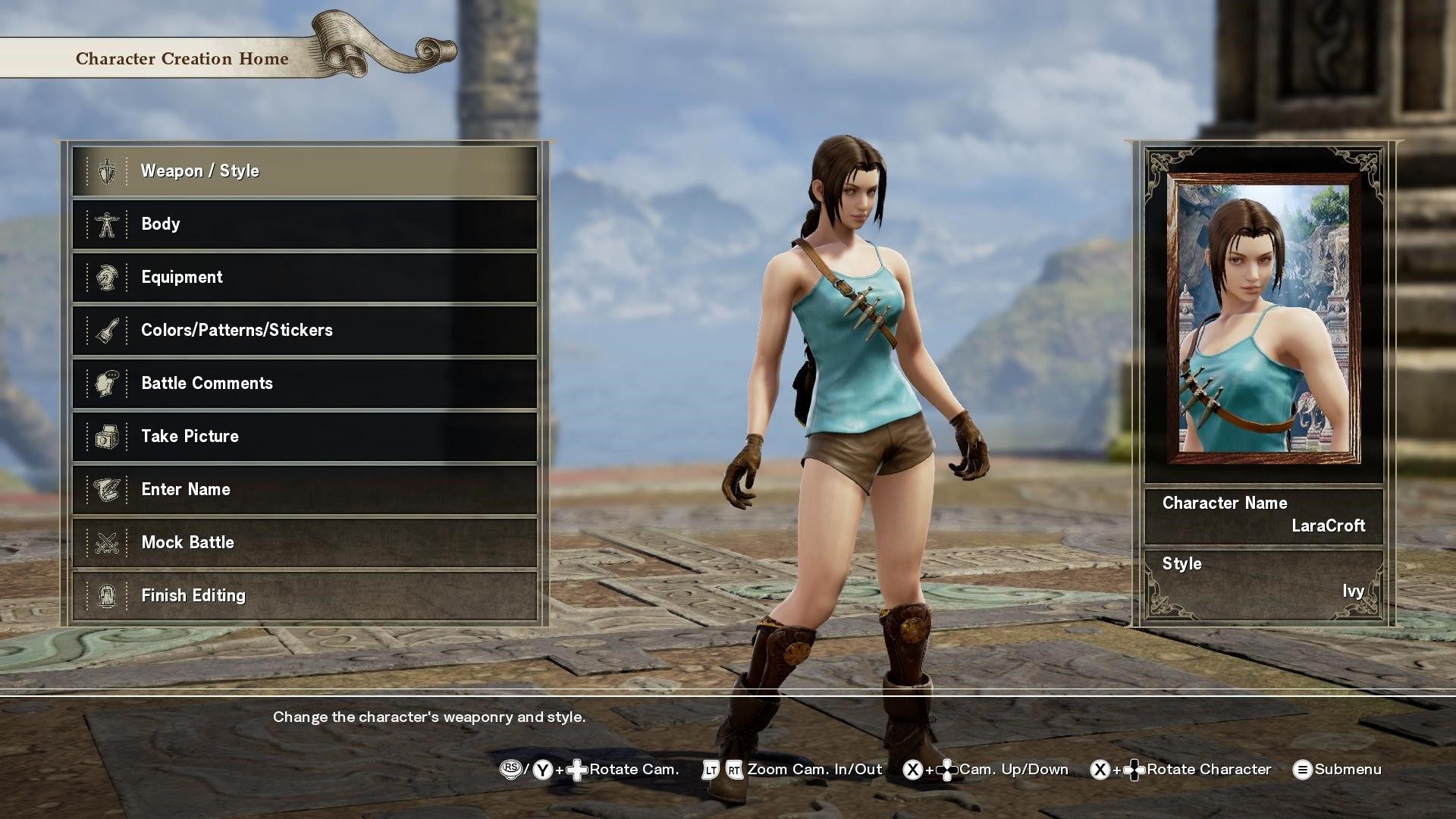Screen dimensions: 1456x819
Task: Choose Take Picture
Action: pyautogui.click(x=304, y=437)
